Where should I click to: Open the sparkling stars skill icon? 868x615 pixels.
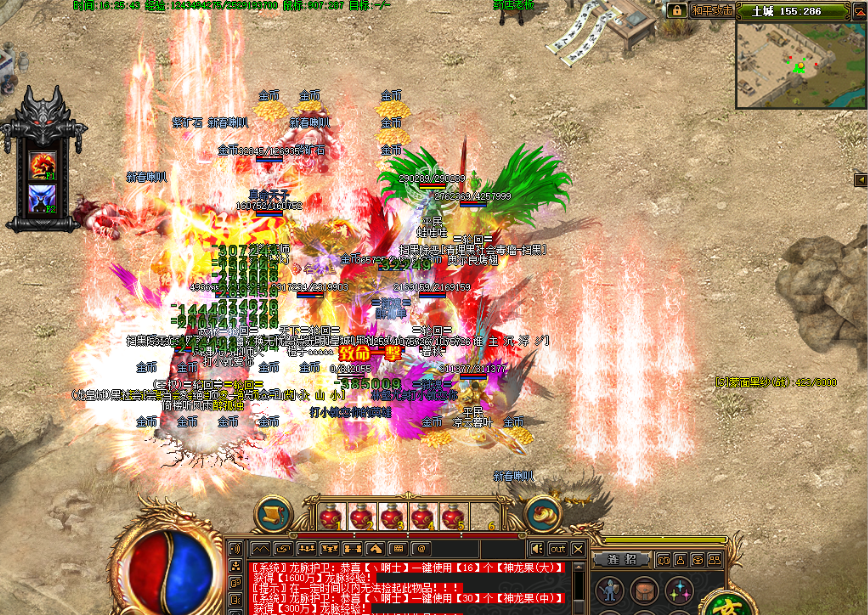point(678,588)
